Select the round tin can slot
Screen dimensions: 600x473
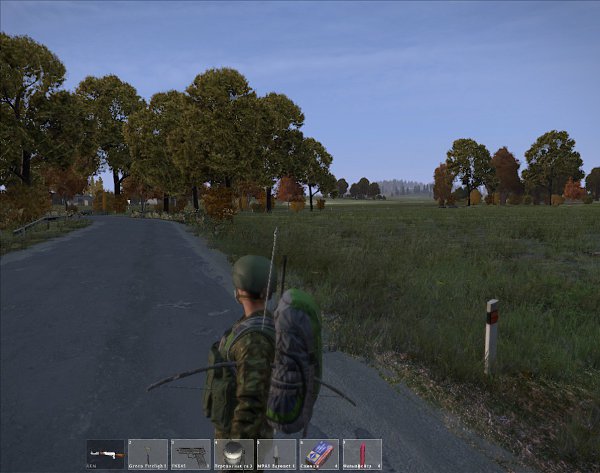pos(234,454)
